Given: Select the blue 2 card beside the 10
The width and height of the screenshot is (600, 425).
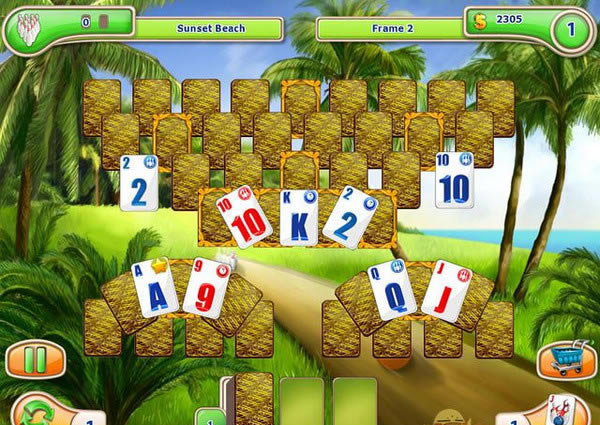Looking at the screenshot, I should [138, 181].
